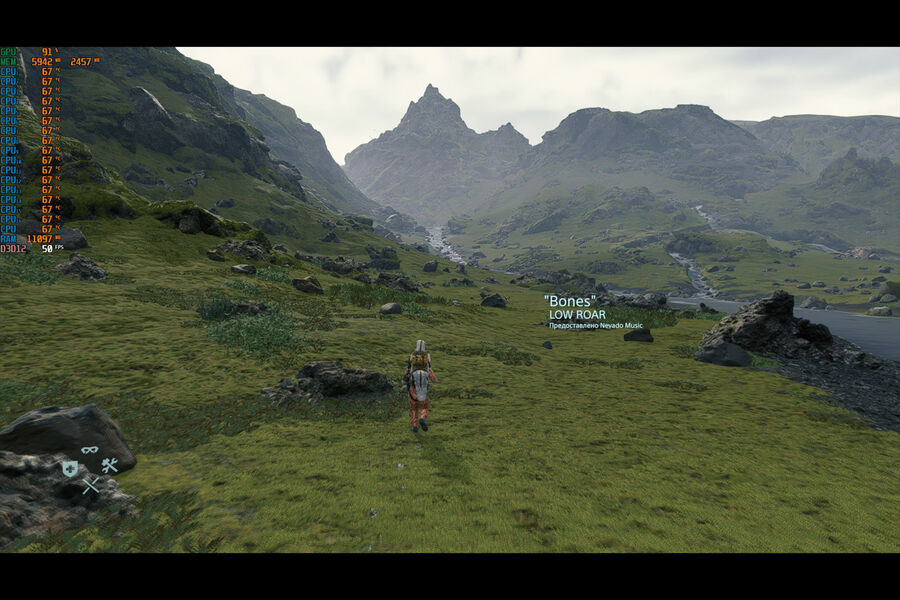Select the crossed lines weapons icon
The image size is (900, 600).
pos(90,485)
